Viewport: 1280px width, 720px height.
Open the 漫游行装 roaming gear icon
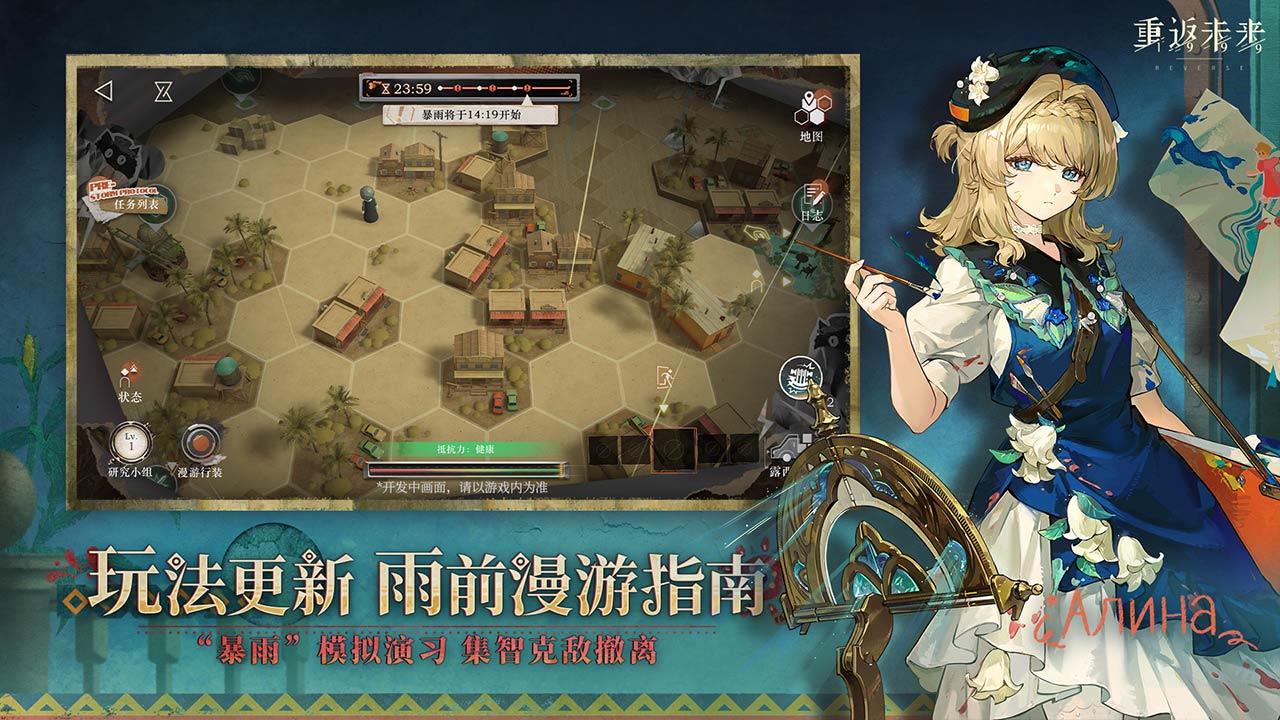(x=203, y=443)
